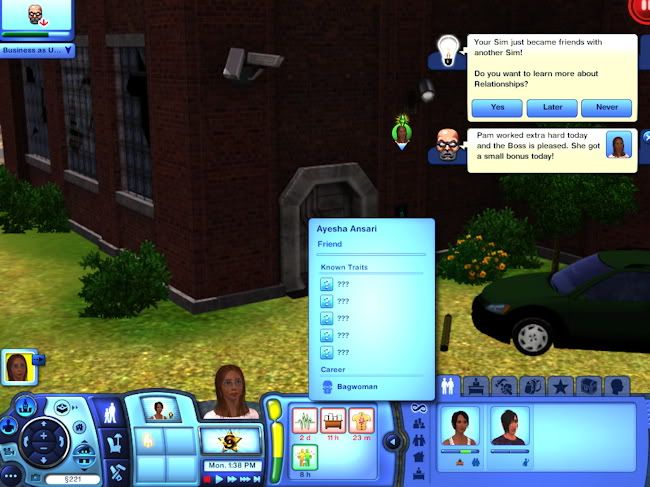650x487 pixels.
Task: Click the green friends moodlet icon
Action: 305,457
